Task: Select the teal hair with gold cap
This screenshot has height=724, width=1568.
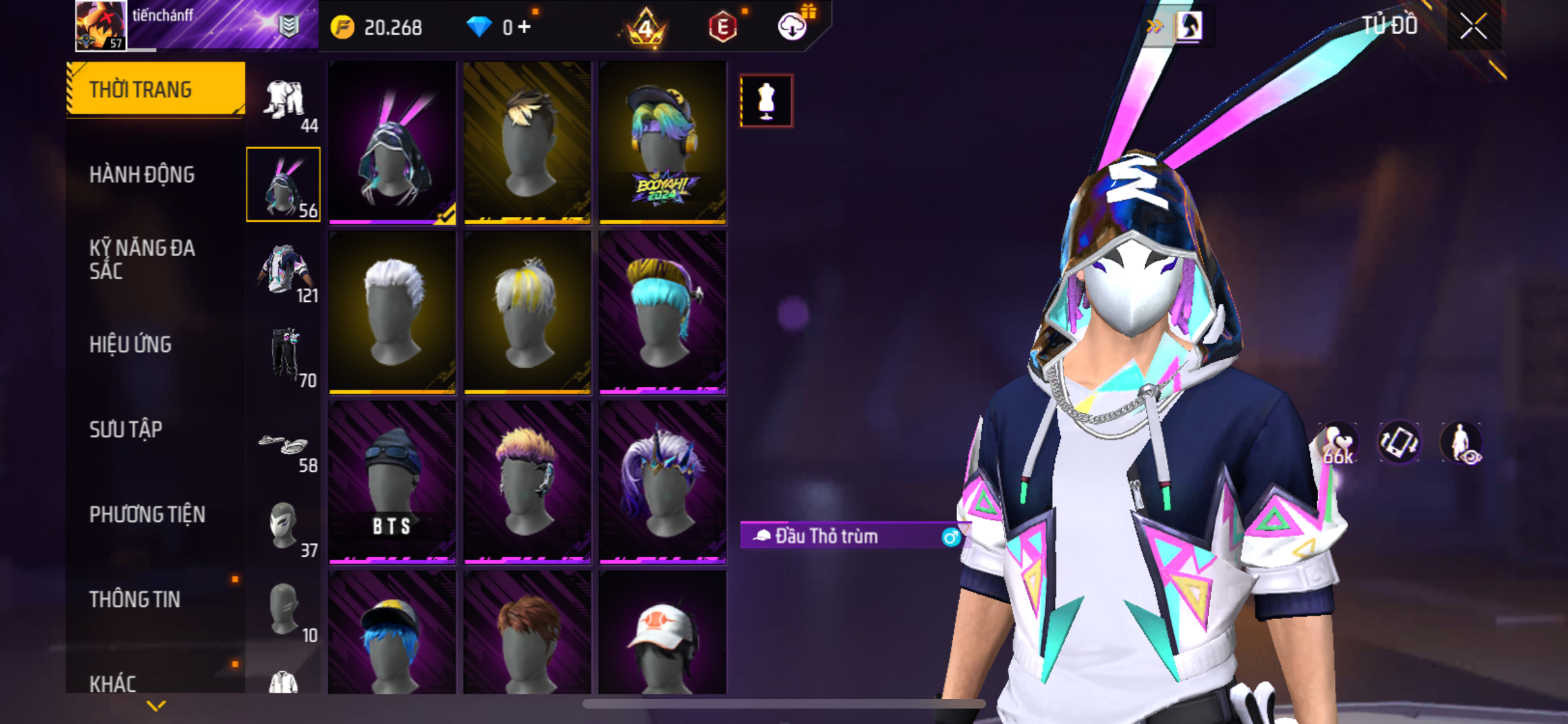Action: 662,312
